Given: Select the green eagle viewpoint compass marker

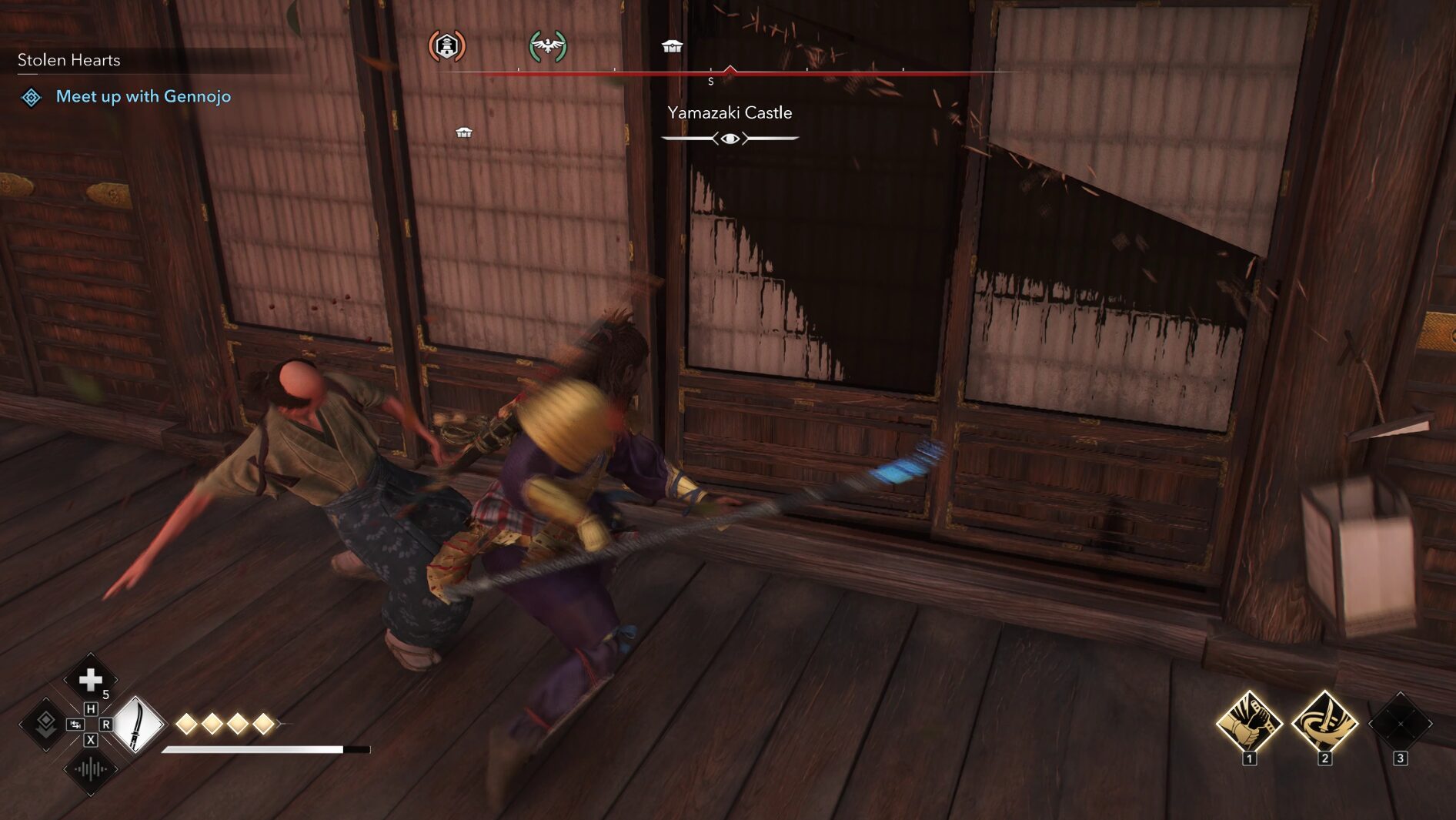Looking at the screenshot, I should click(x=548, y=46).
